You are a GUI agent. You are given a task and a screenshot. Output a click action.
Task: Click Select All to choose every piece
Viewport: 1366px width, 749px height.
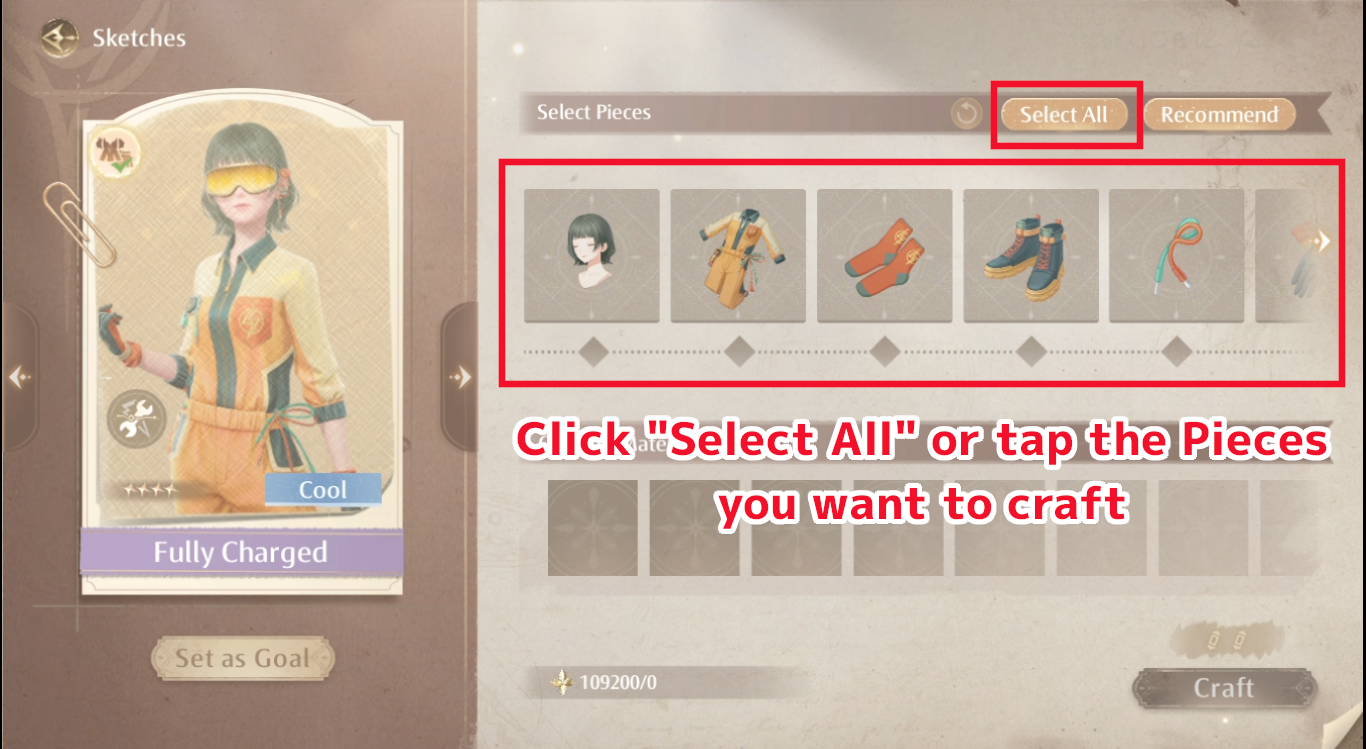coord(1066,113)
